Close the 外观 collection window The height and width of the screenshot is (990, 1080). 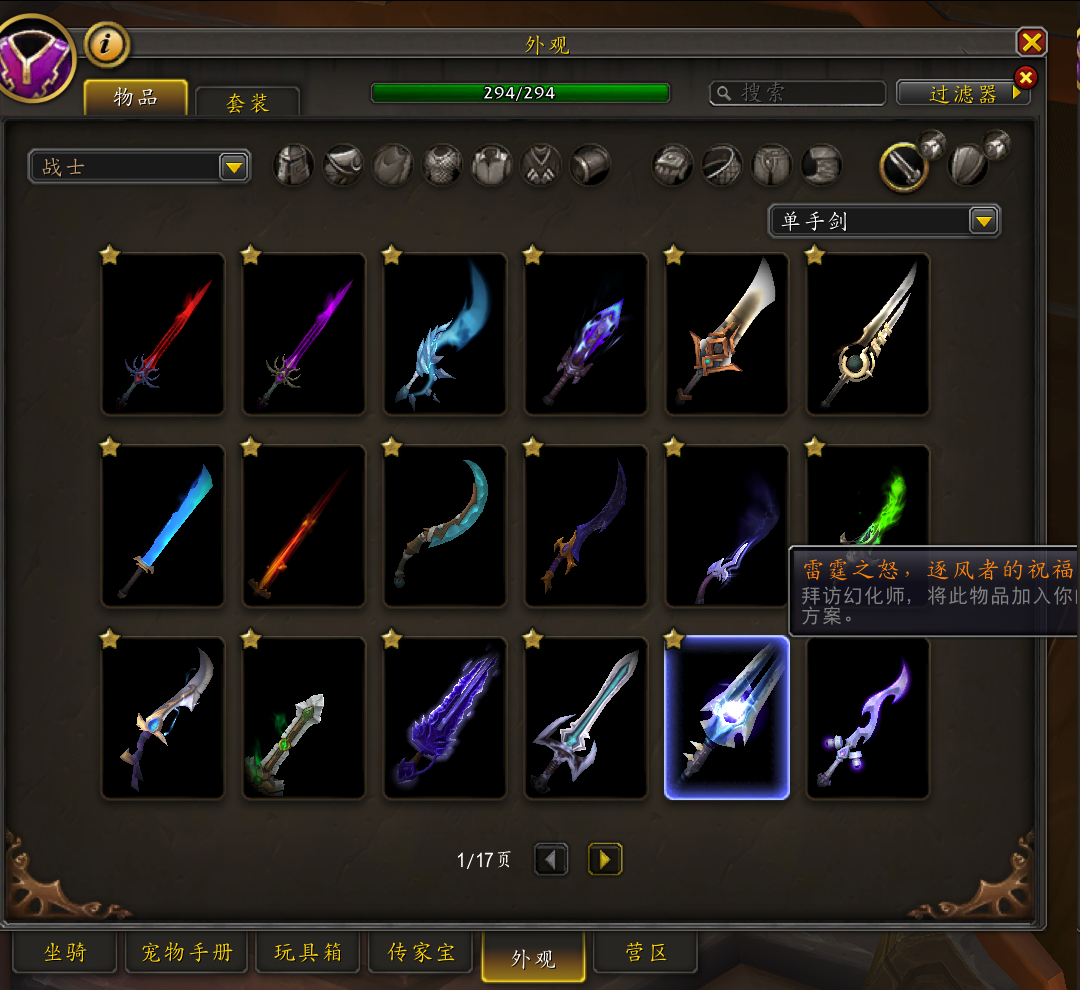(x=1031, y=42)
